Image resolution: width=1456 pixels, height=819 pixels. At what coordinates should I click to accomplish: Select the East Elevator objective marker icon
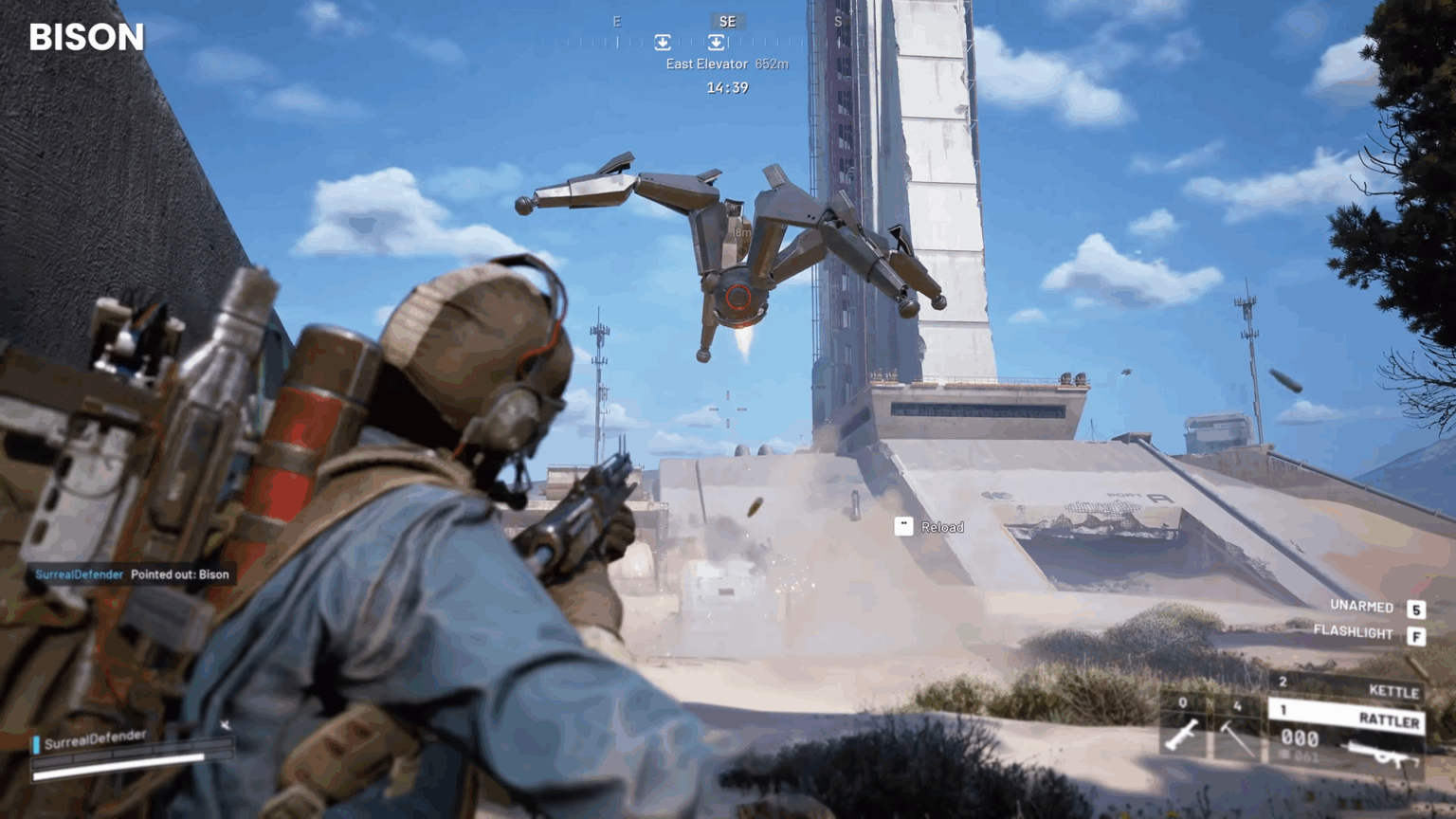coord(716,42)
